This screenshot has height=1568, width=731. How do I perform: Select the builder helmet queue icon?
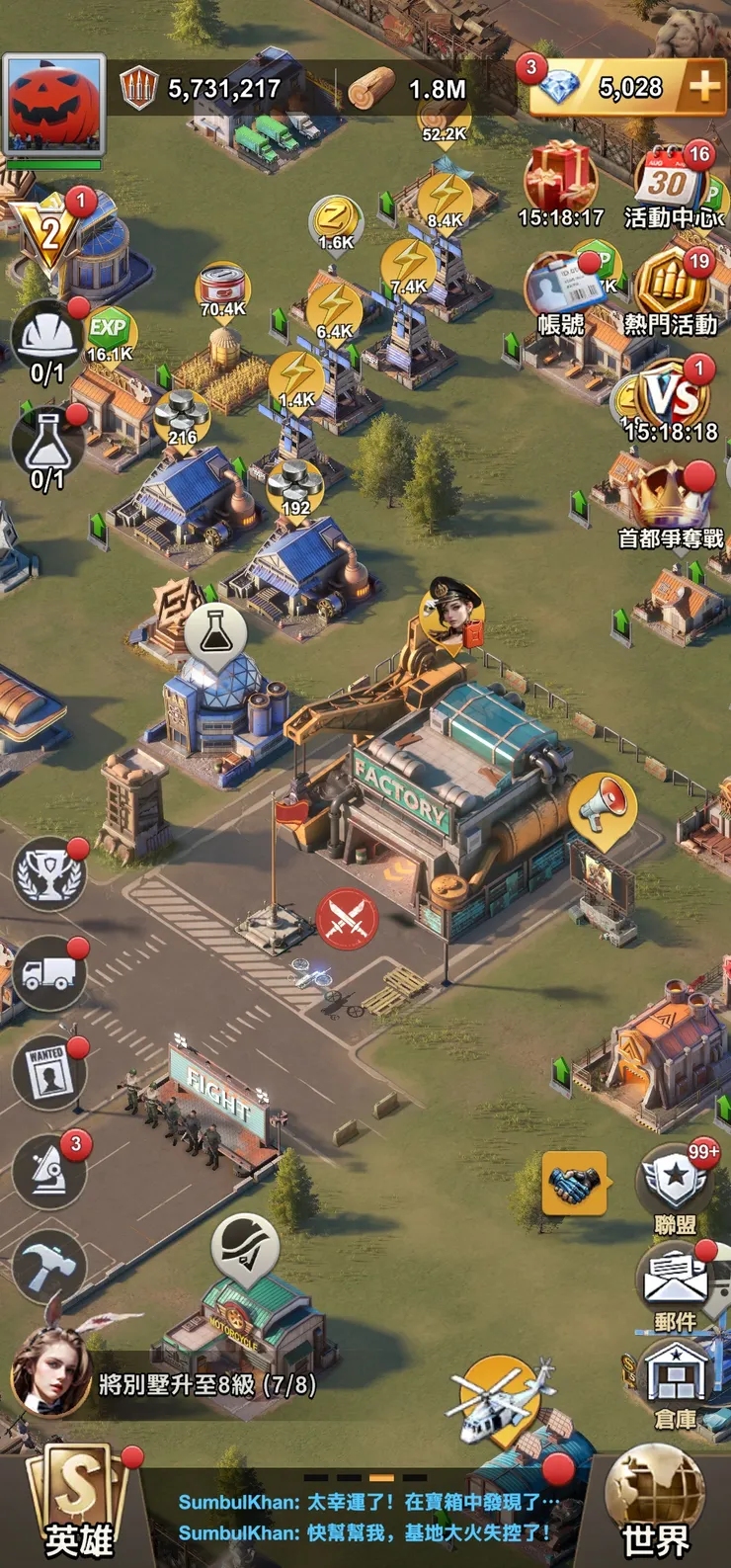(46, 338)
